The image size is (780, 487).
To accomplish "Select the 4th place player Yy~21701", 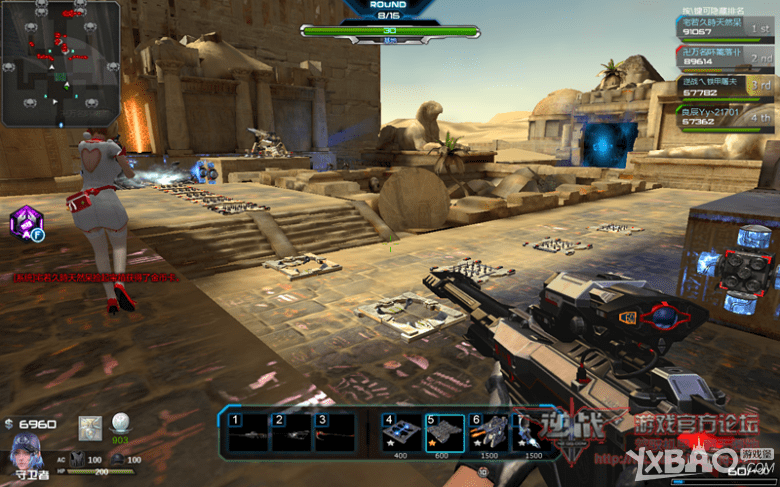I will pos(728,116).
